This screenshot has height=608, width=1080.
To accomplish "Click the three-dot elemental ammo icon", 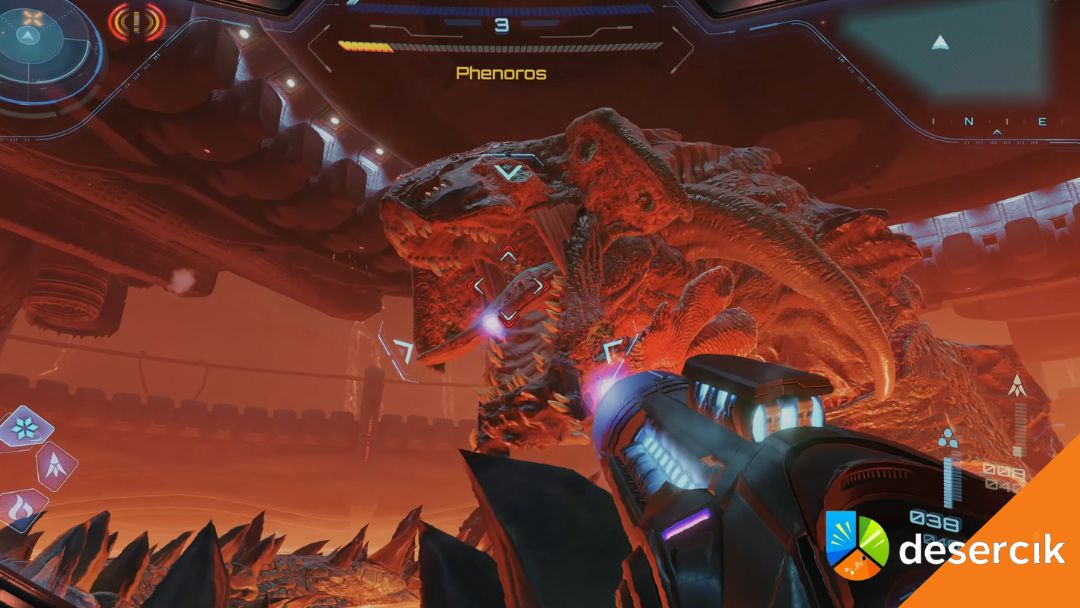I will pyautogui.click(x=948, y=438).
